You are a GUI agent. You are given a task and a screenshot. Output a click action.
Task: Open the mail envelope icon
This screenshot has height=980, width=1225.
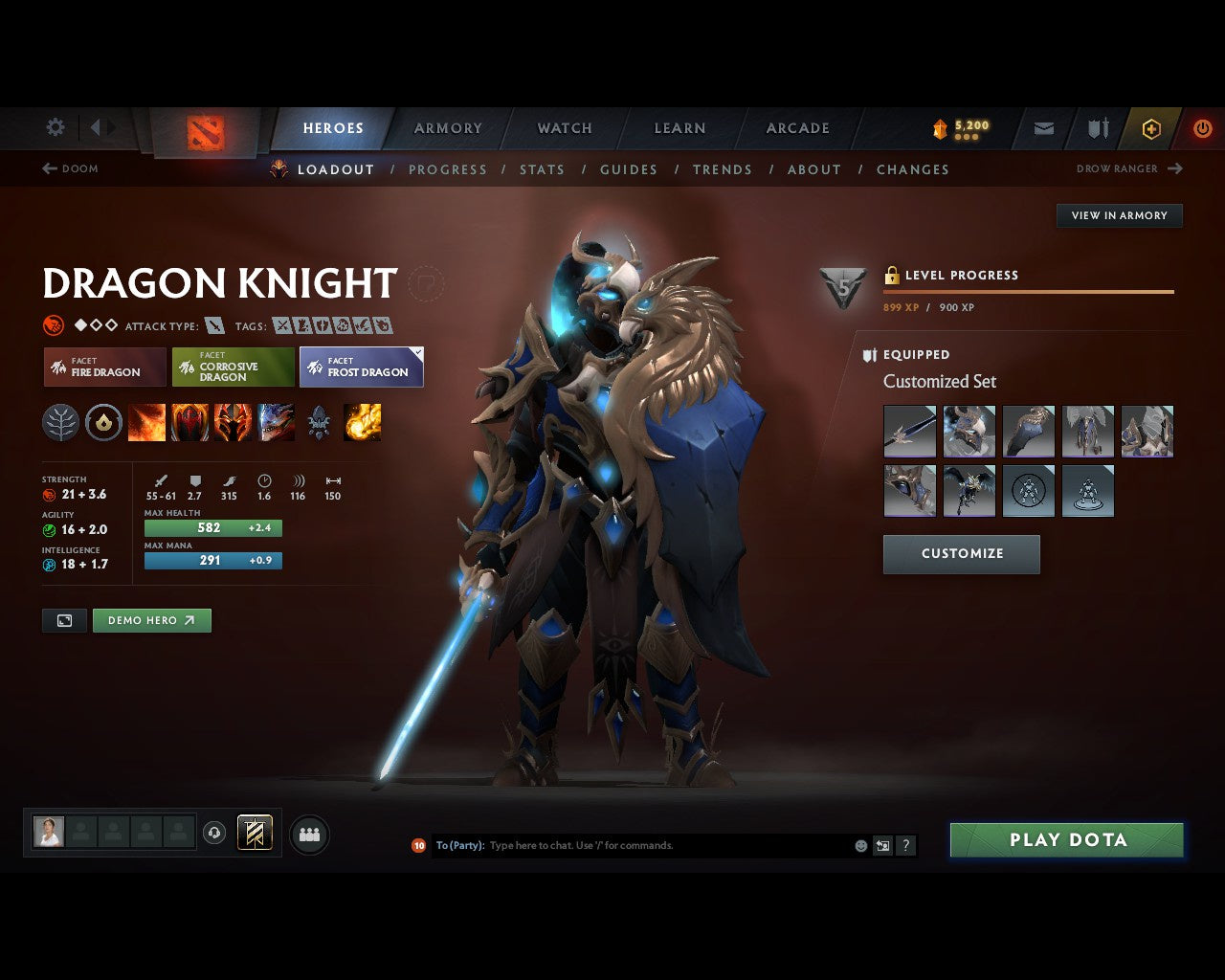point(1043,127)
